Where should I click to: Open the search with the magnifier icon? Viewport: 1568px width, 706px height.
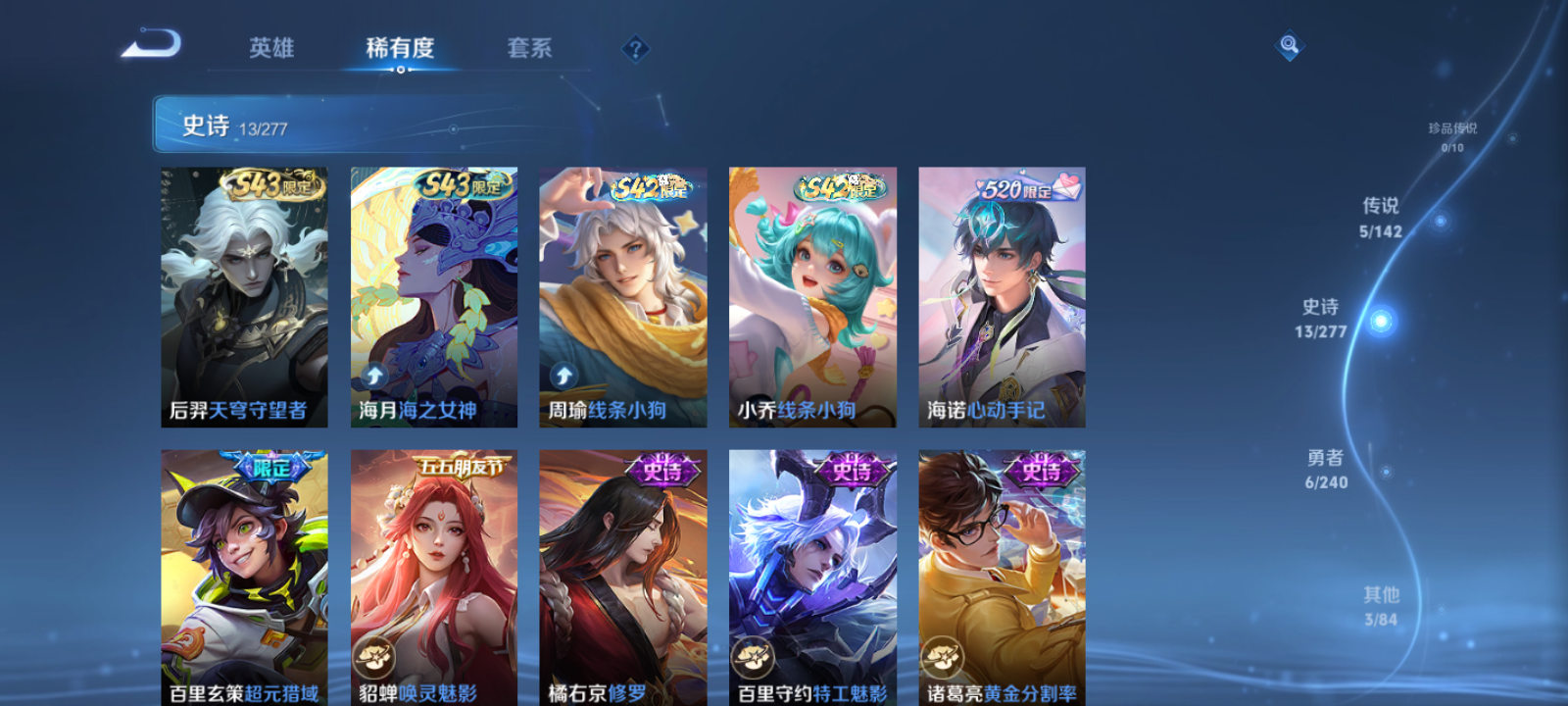point(1288,43)
